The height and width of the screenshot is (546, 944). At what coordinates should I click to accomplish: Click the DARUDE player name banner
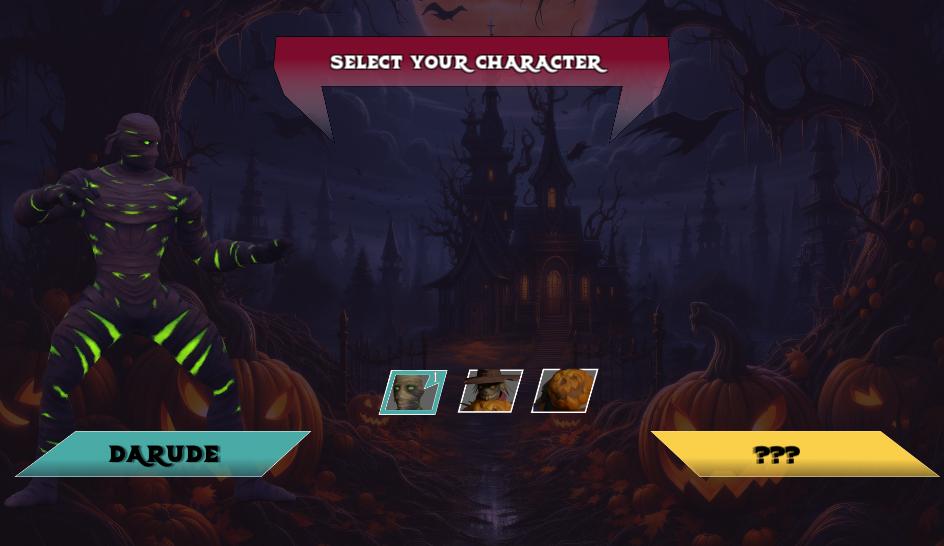[164, 454]
